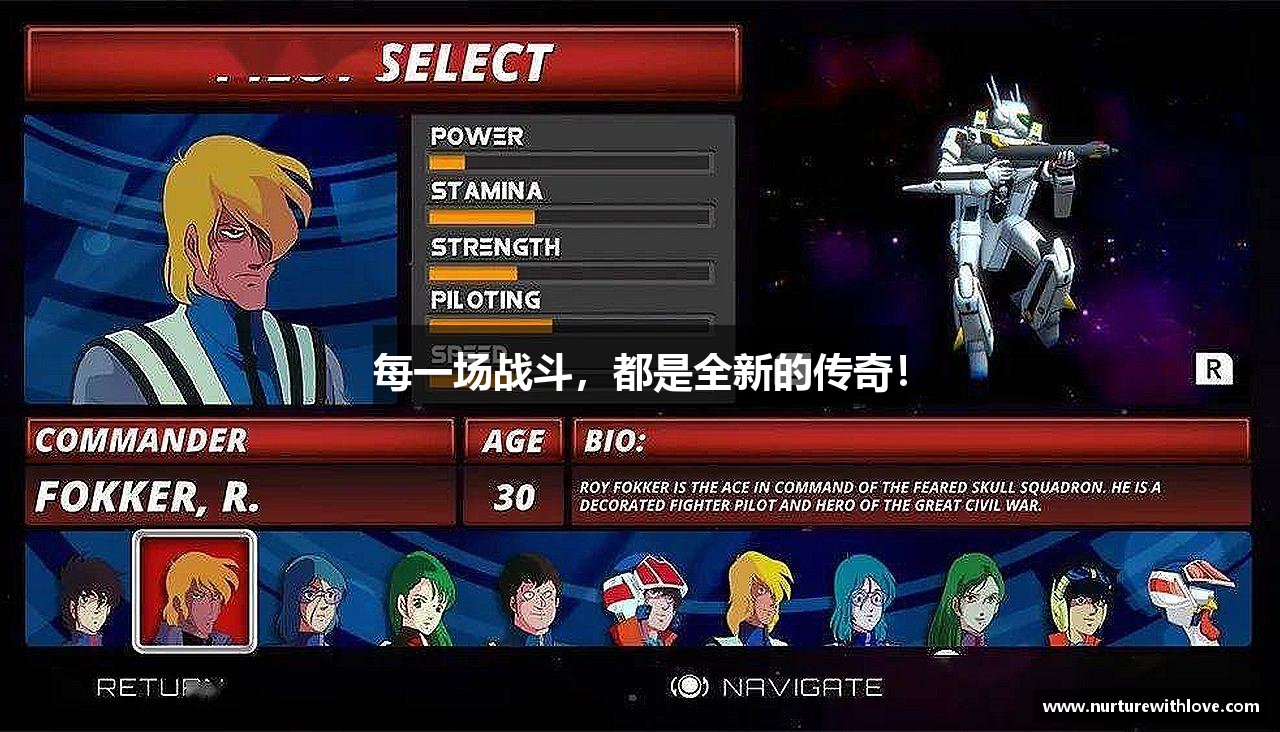The image size is (1280, 732).
Task: Pick the short black-haired pilot with blank eyes
Action: [x=527, y=598]
